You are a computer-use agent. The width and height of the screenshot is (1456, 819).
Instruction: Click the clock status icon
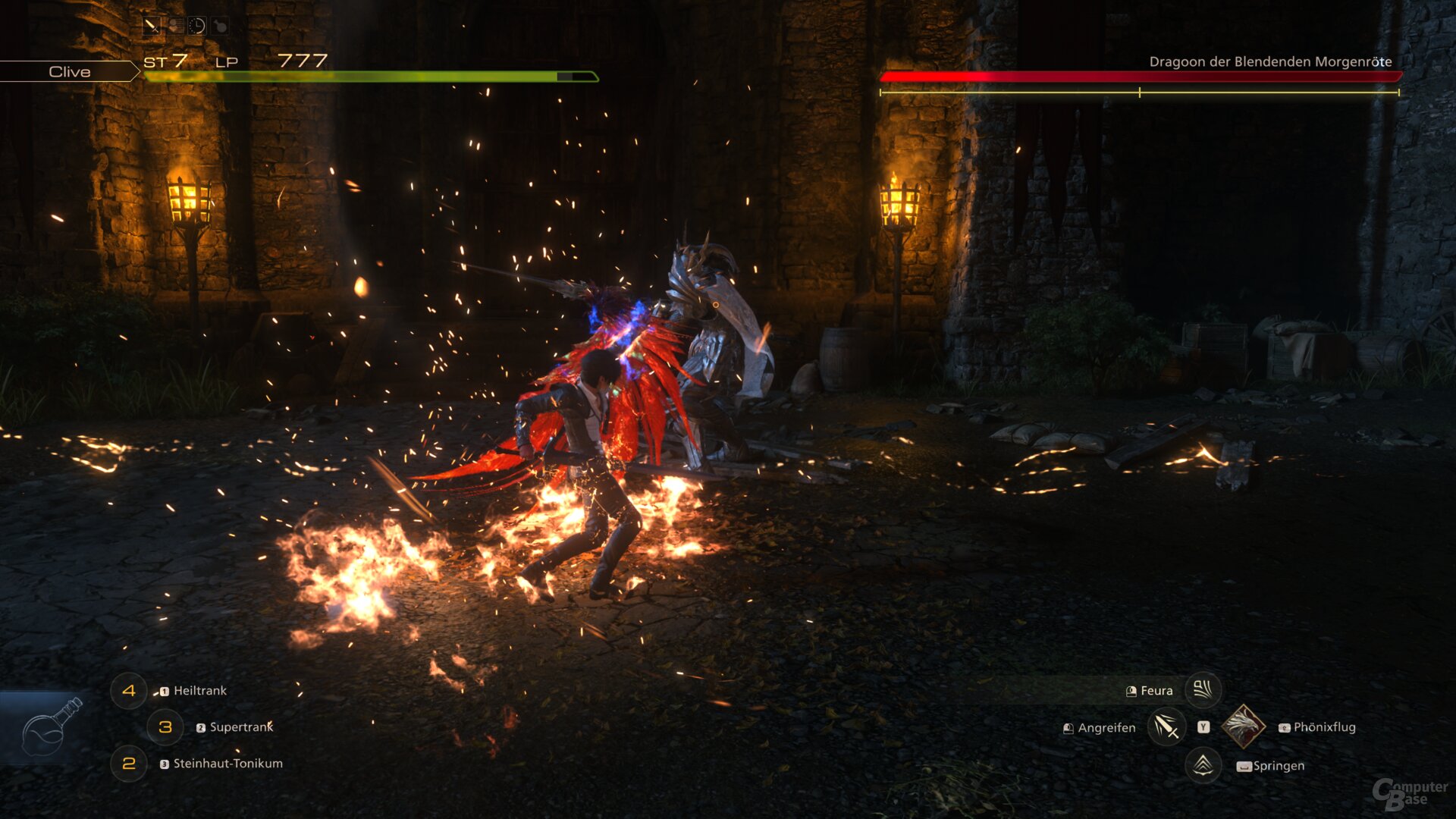tap(196, 26)
